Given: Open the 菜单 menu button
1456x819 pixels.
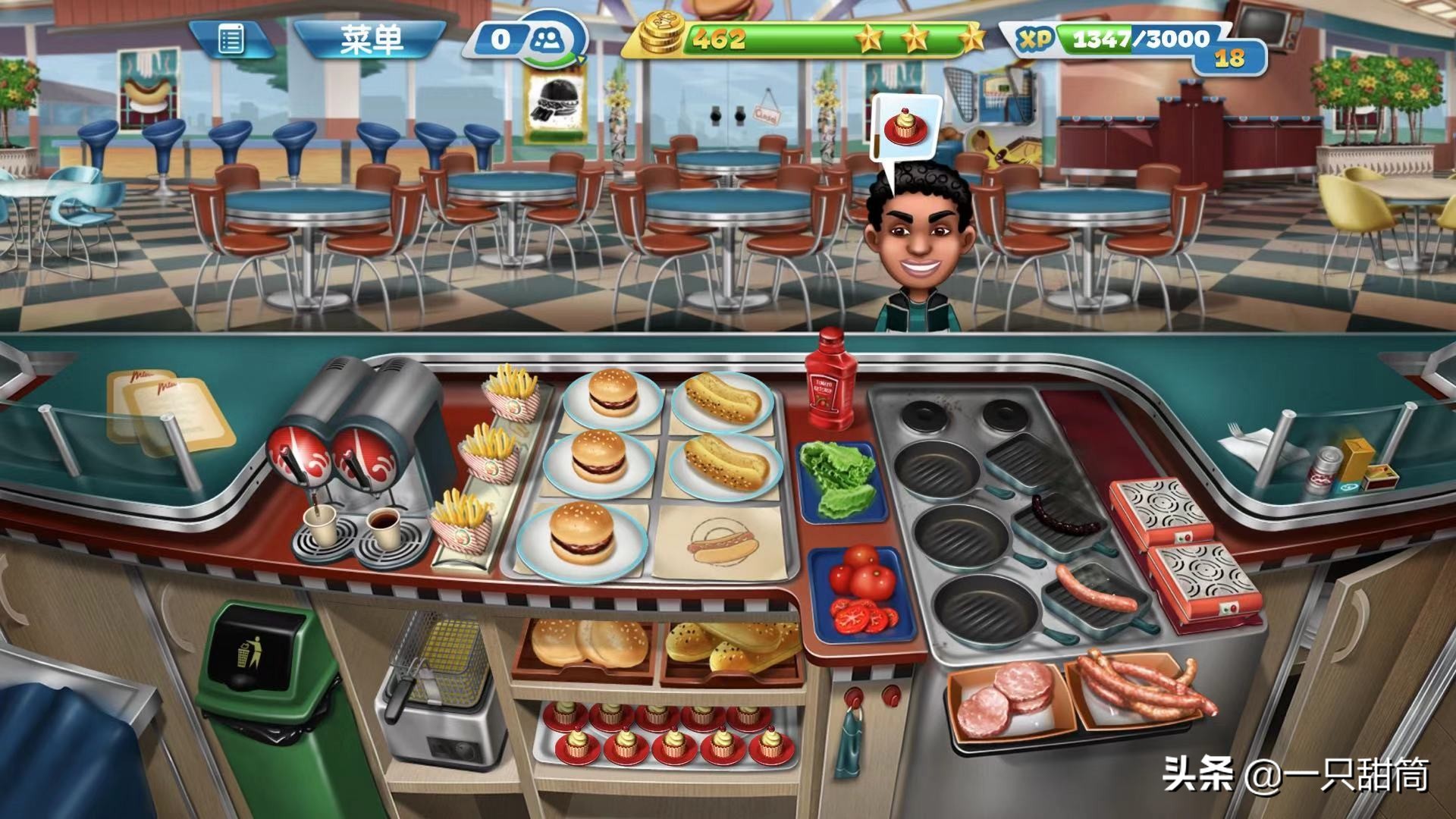Looking at the screenshot, I should (370, 39).
